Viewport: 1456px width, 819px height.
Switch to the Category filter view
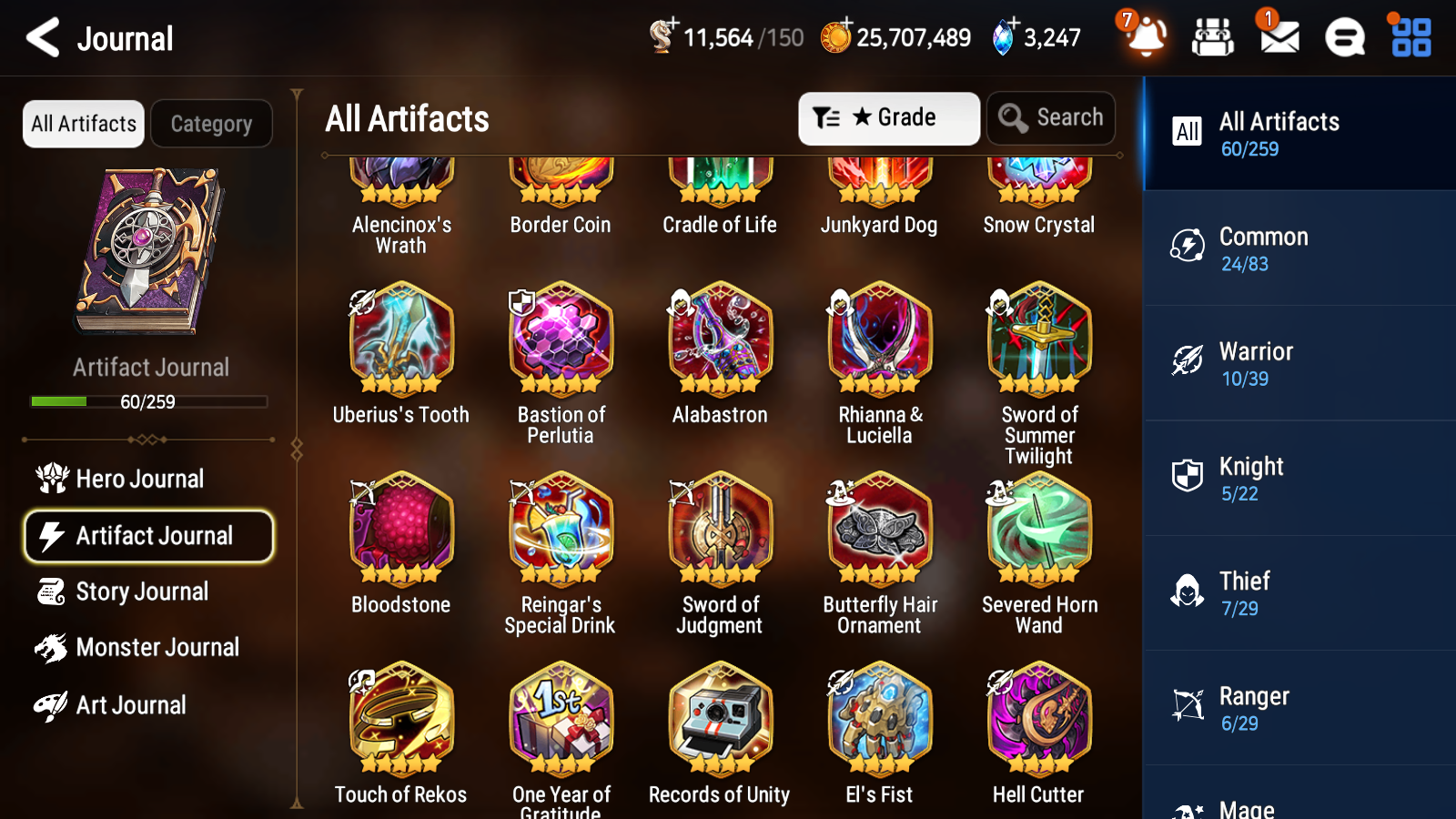pos(212,124)
